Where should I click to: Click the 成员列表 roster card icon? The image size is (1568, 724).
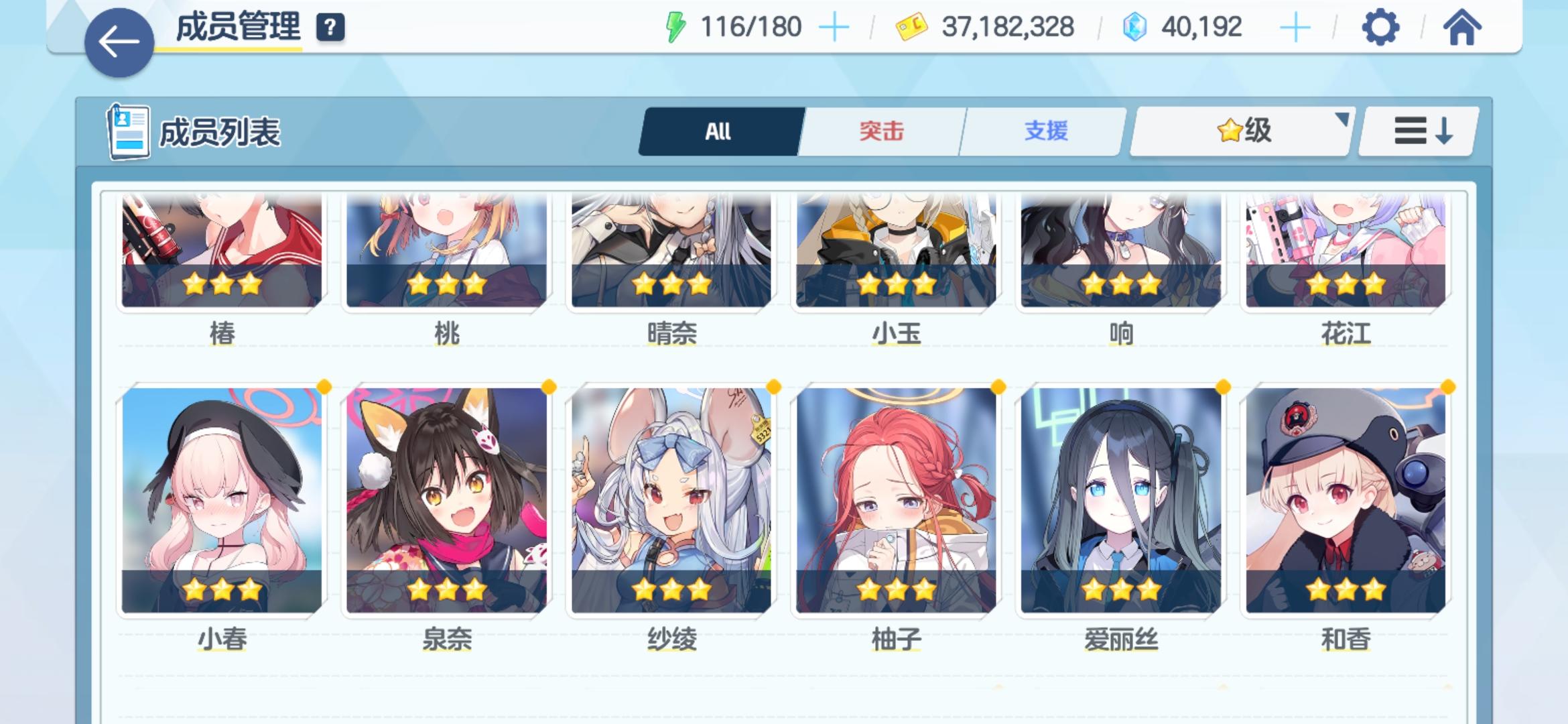tap(129, 131)
